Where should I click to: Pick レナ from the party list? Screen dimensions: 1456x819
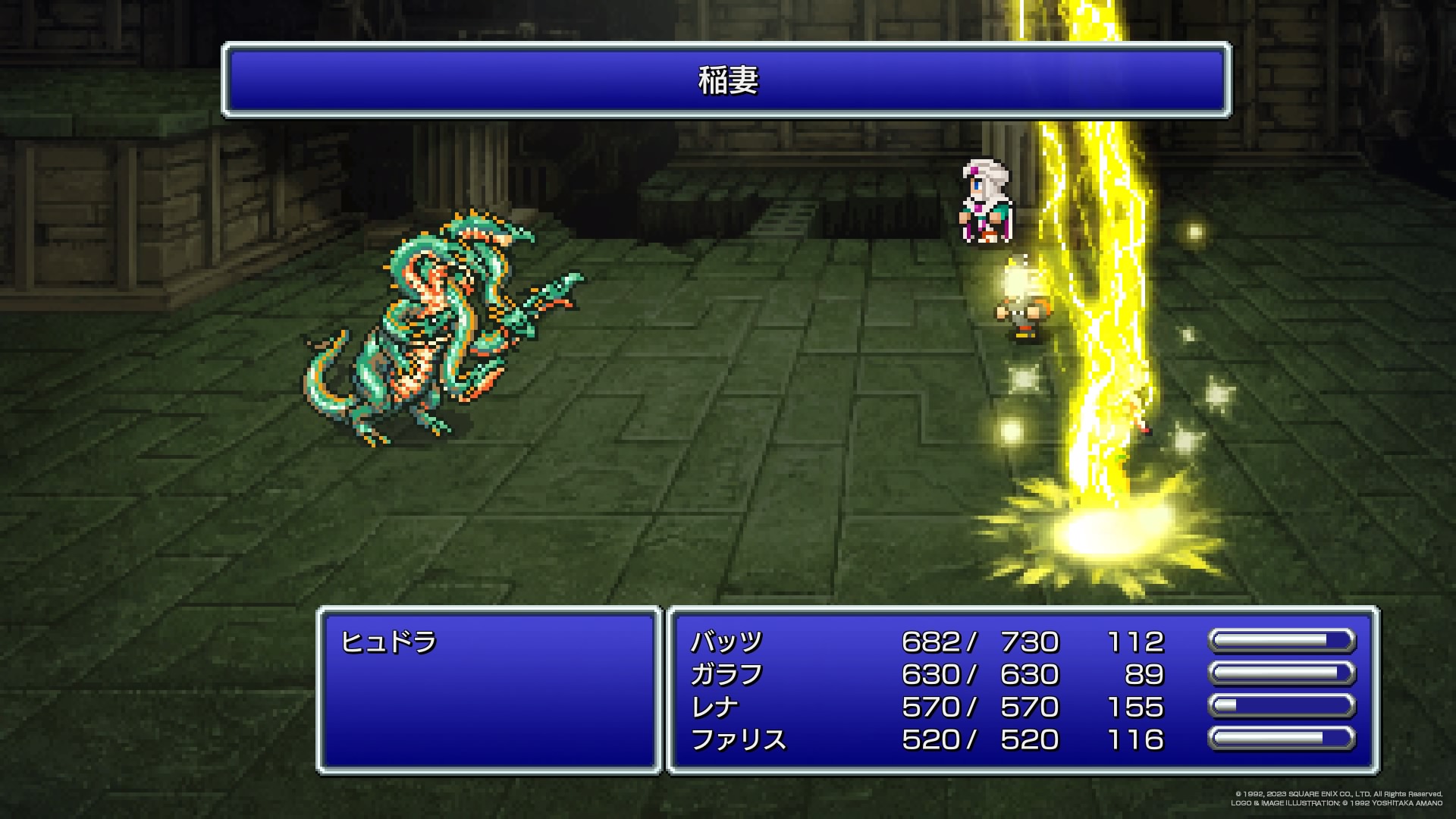(714, 707)
